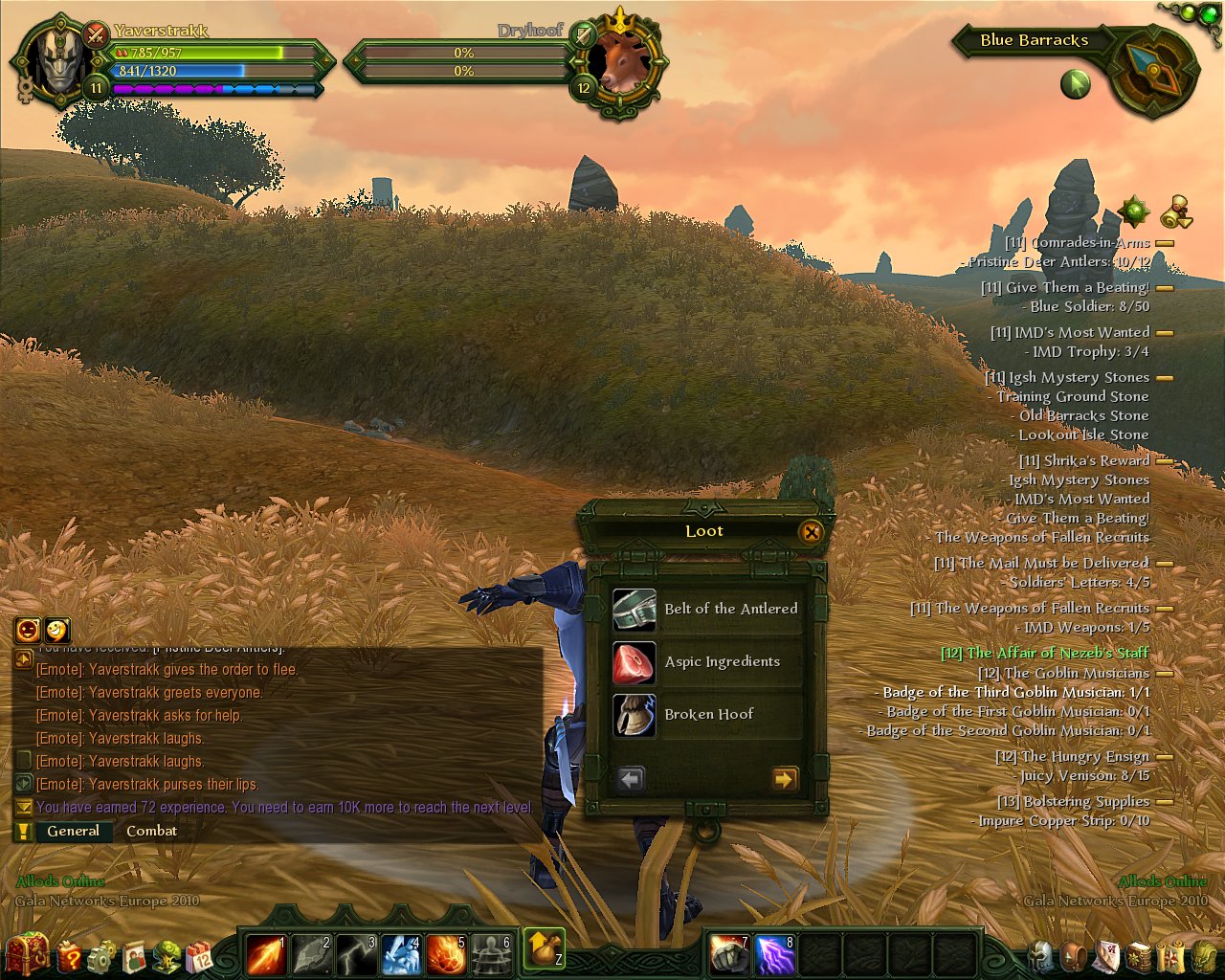
Task: Trigger the fist strike ability in slot 7
Action: (730, 954)
